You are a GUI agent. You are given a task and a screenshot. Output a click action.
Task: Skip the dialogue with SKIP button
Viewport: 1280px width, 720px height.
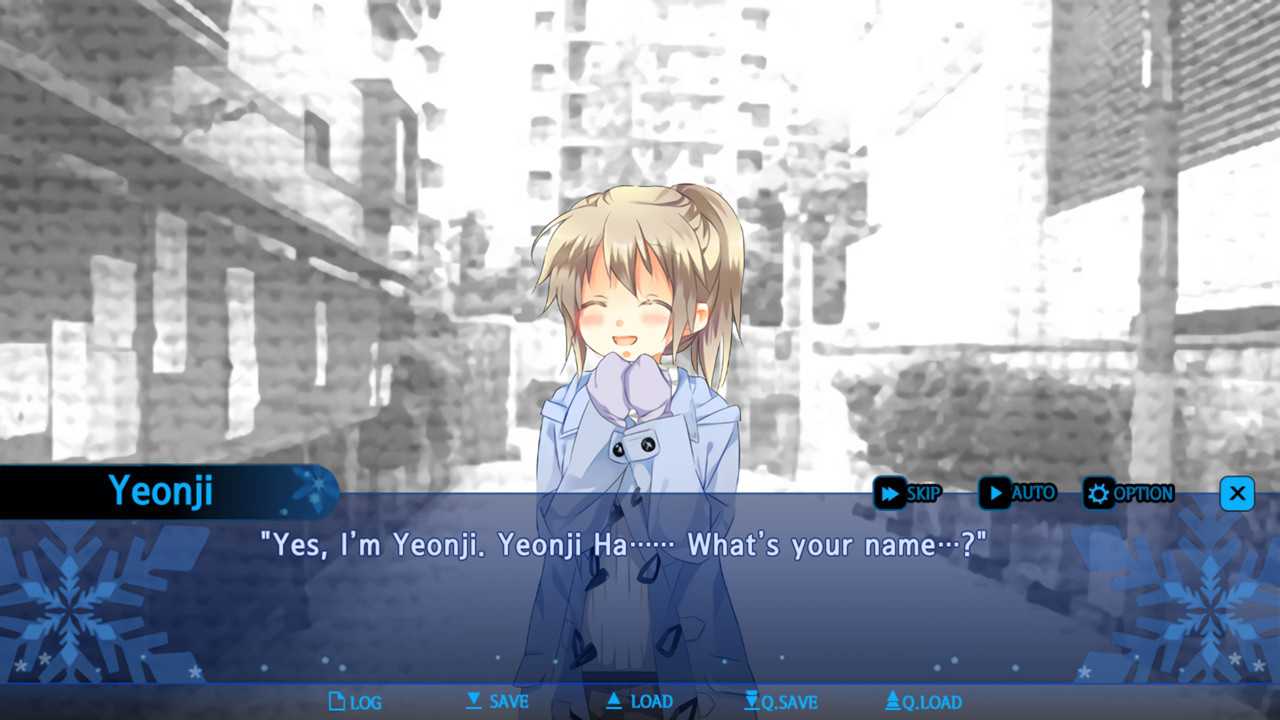coord(907,493)
